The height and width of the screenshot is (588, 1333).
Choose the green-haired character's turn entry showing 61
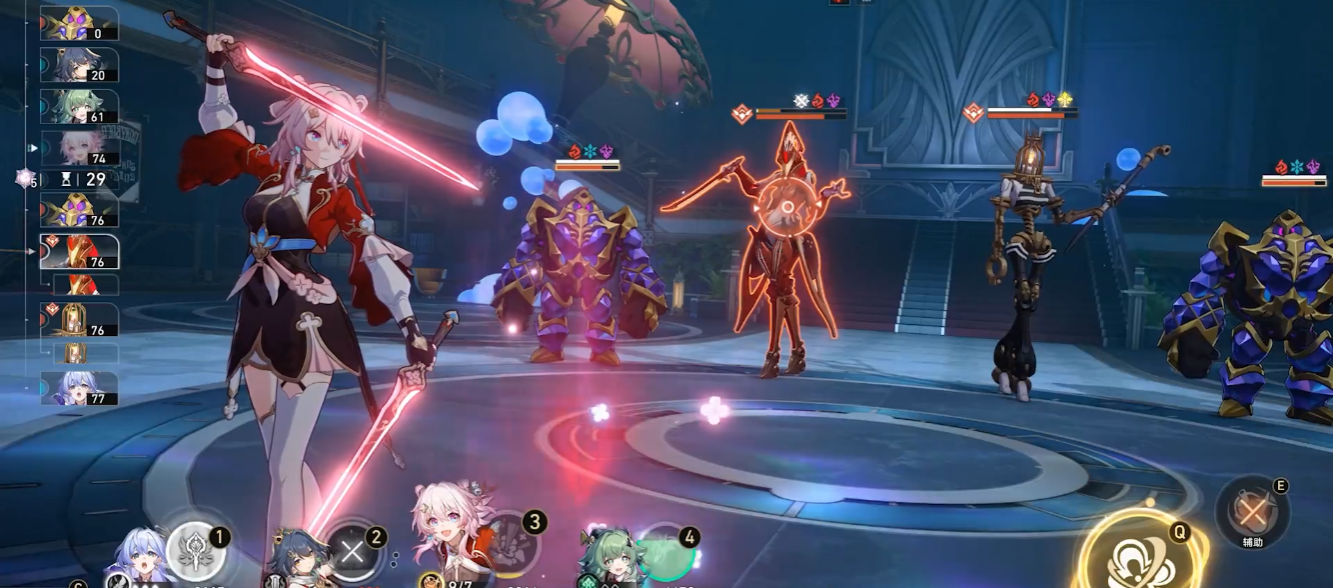coord(79,107)
